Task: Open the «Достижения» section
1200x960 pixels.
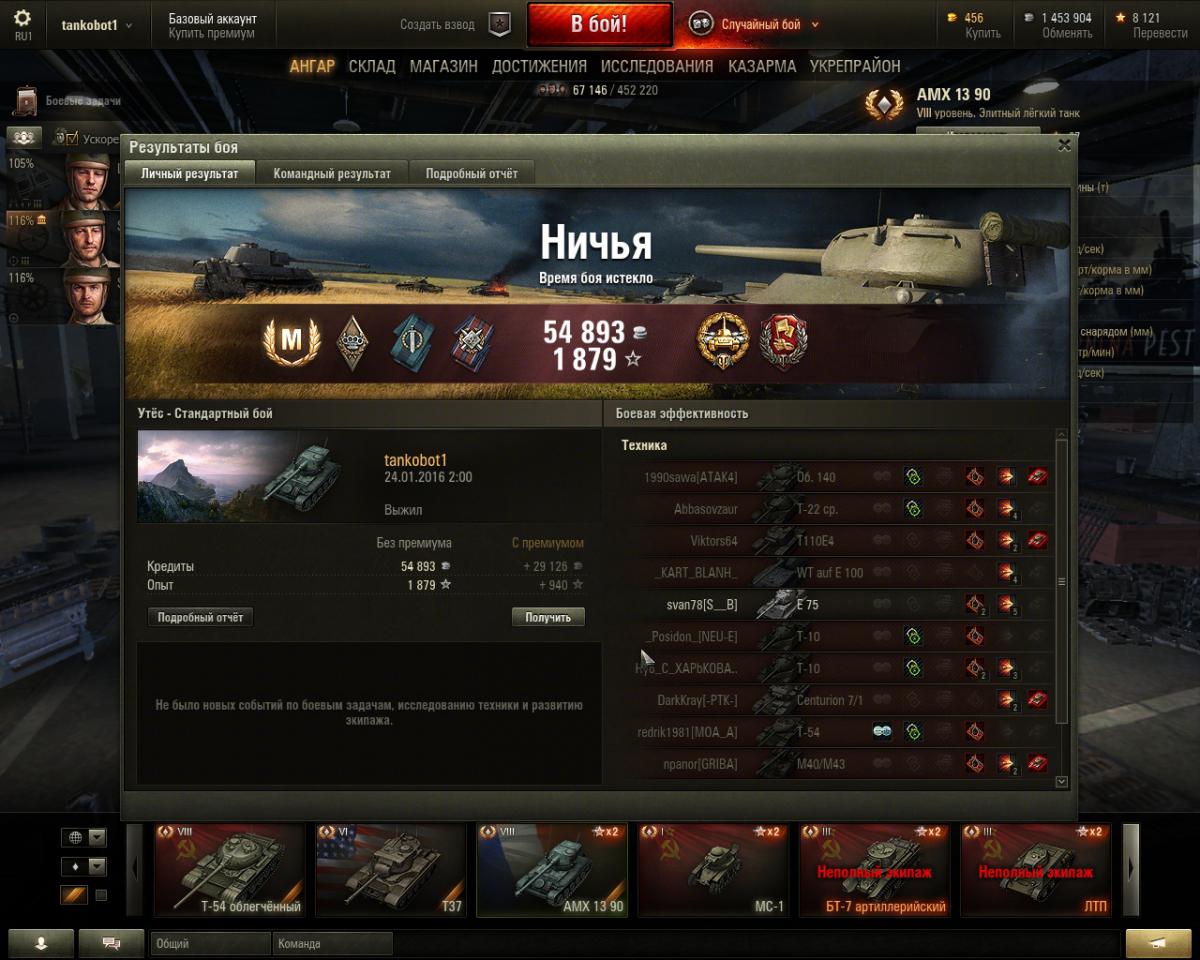Action: click(539, 66)
